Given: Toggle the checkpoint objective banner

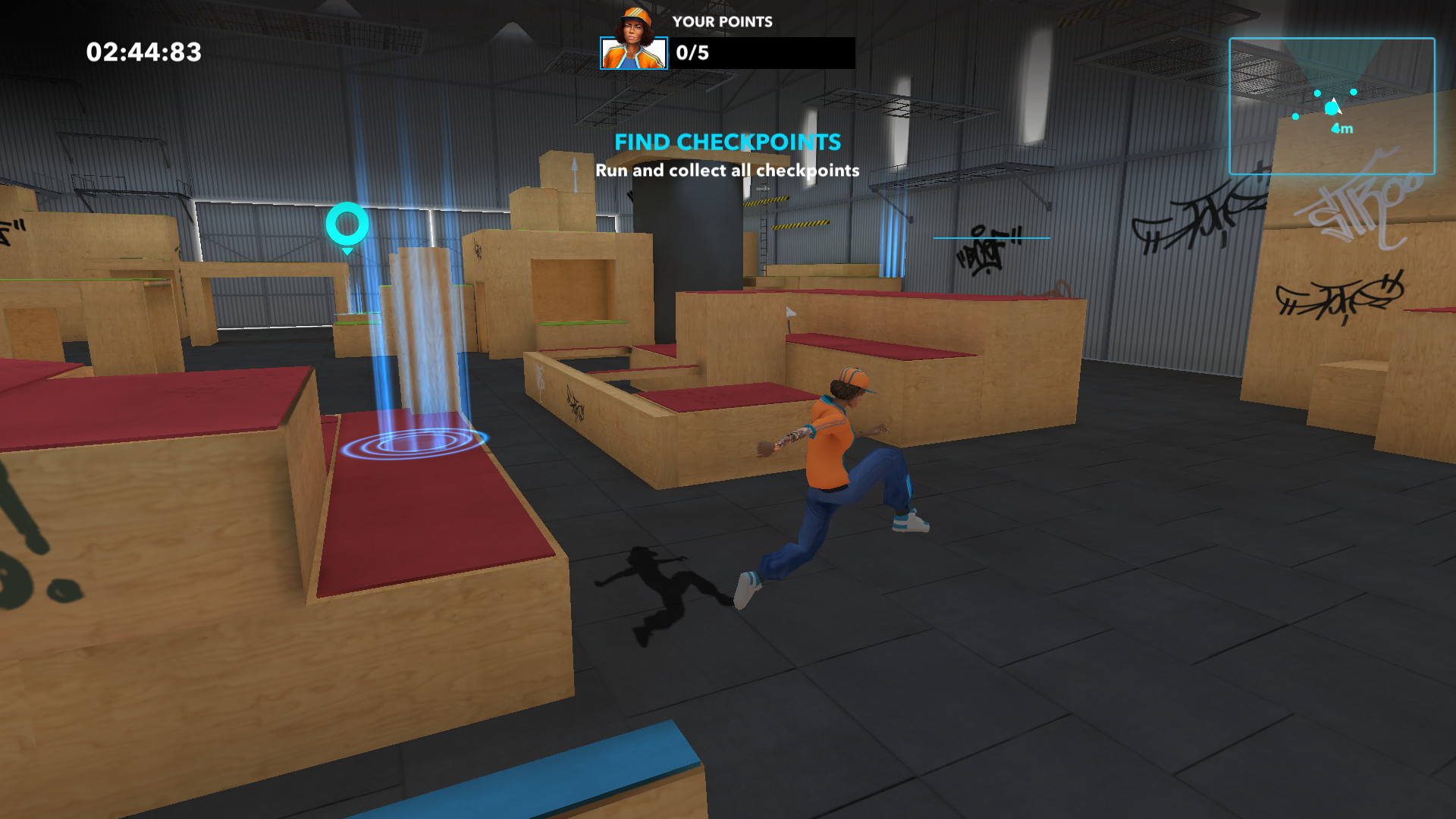Looking at the screenshot, I should [x=728, y=155].
